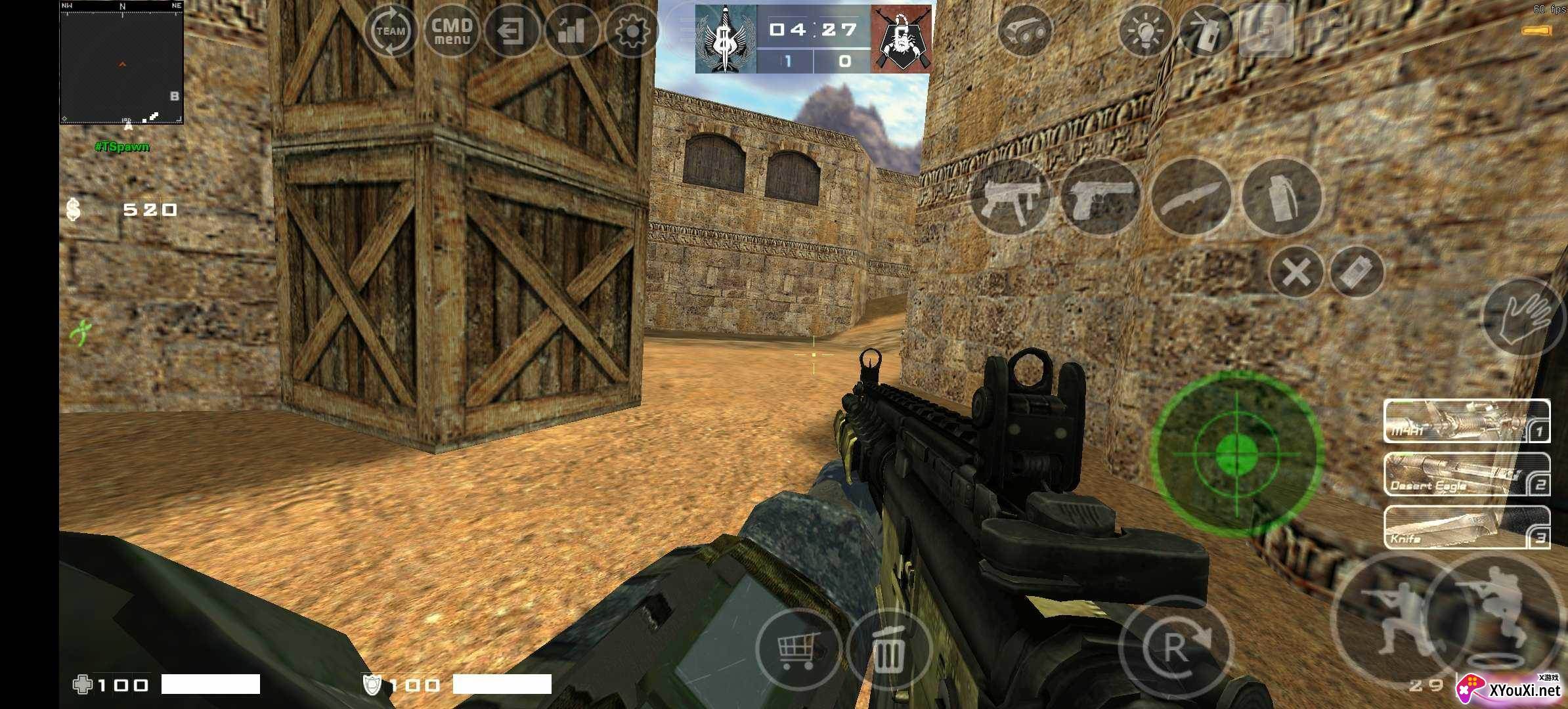1568x709 pixels.
Task: Click the exit door icon button
Action: (x=510, y=31)
